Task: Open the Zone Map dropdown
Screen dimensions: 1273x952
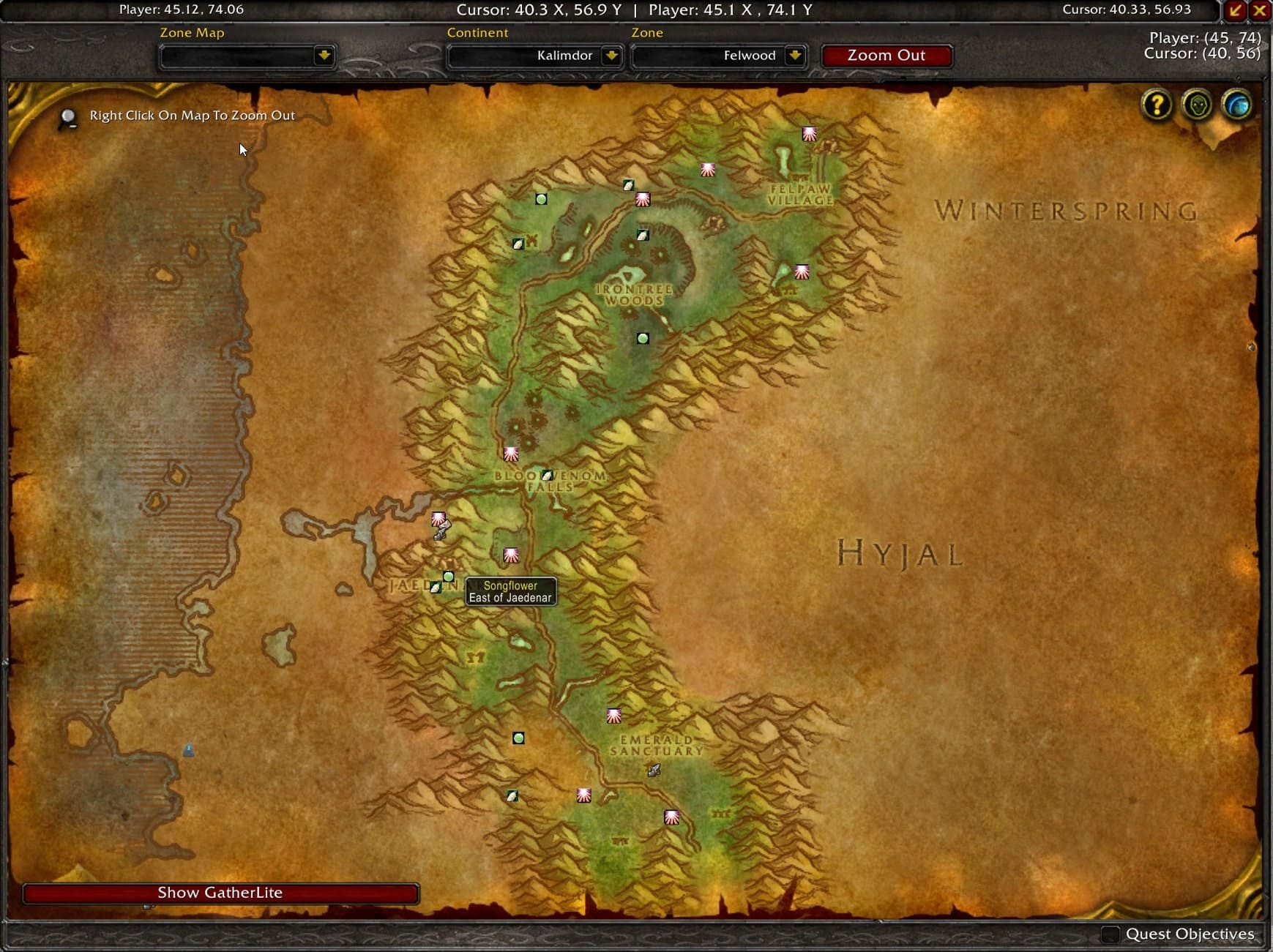Action: [247, 56]
